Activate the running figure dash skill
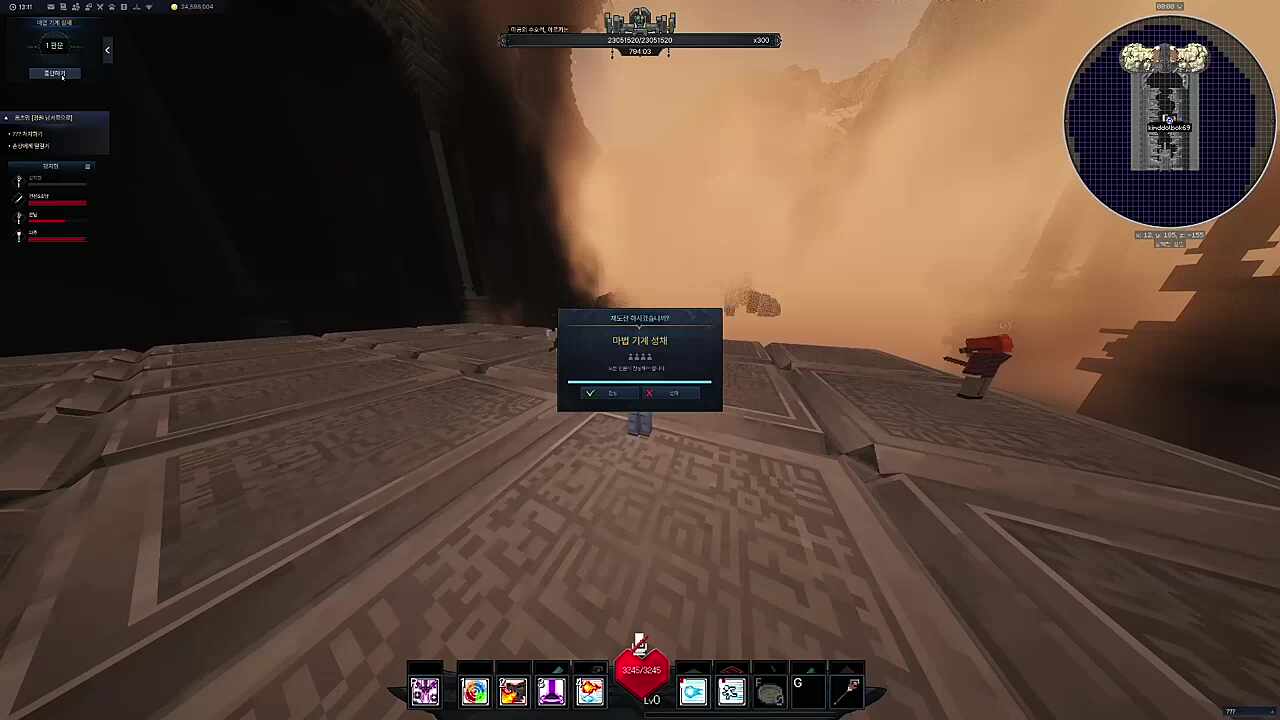Screen dimensions: 1280x720 click(x=731, y=691)
